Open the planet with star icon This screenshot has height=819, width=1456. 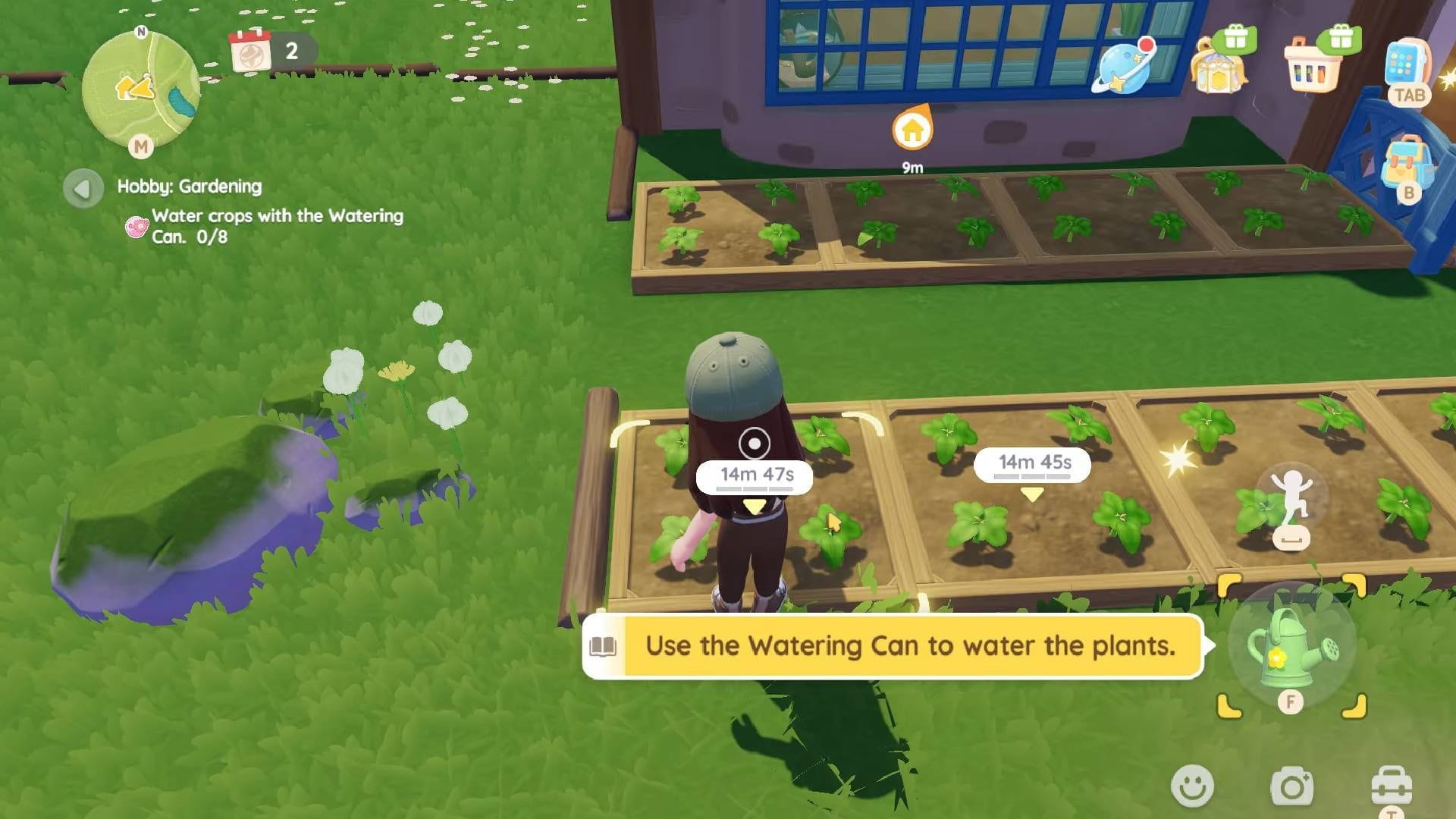[x=1124, y=66]
